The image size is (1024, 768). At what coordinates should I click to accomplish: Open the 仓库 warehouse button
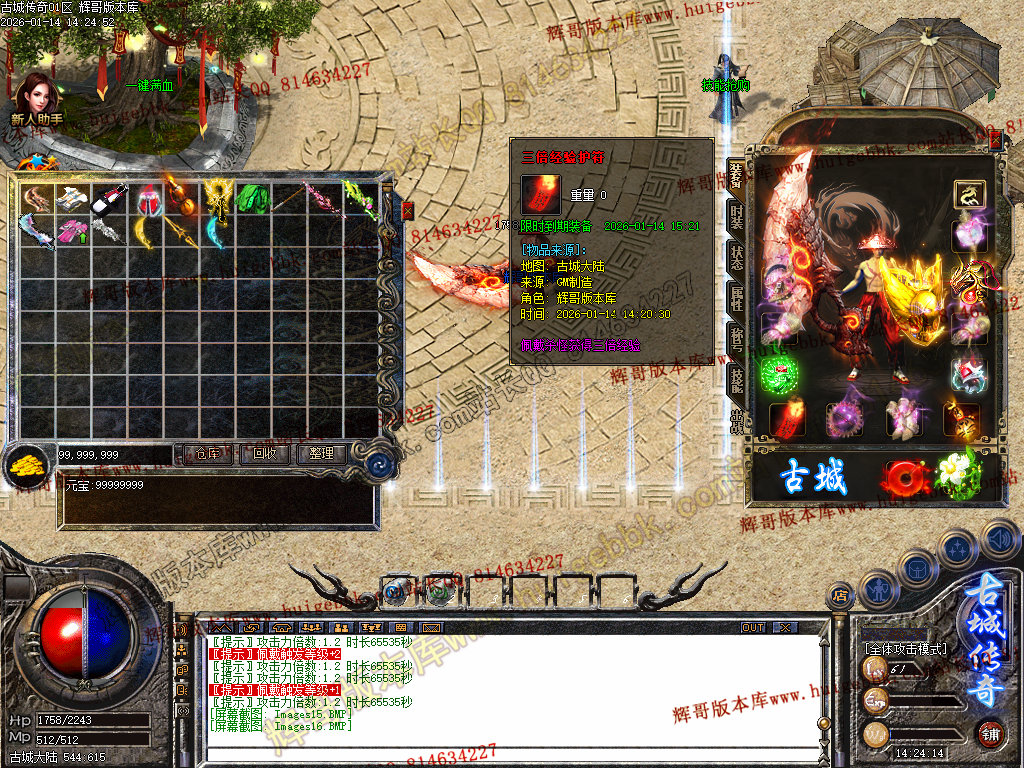point(208,454)
